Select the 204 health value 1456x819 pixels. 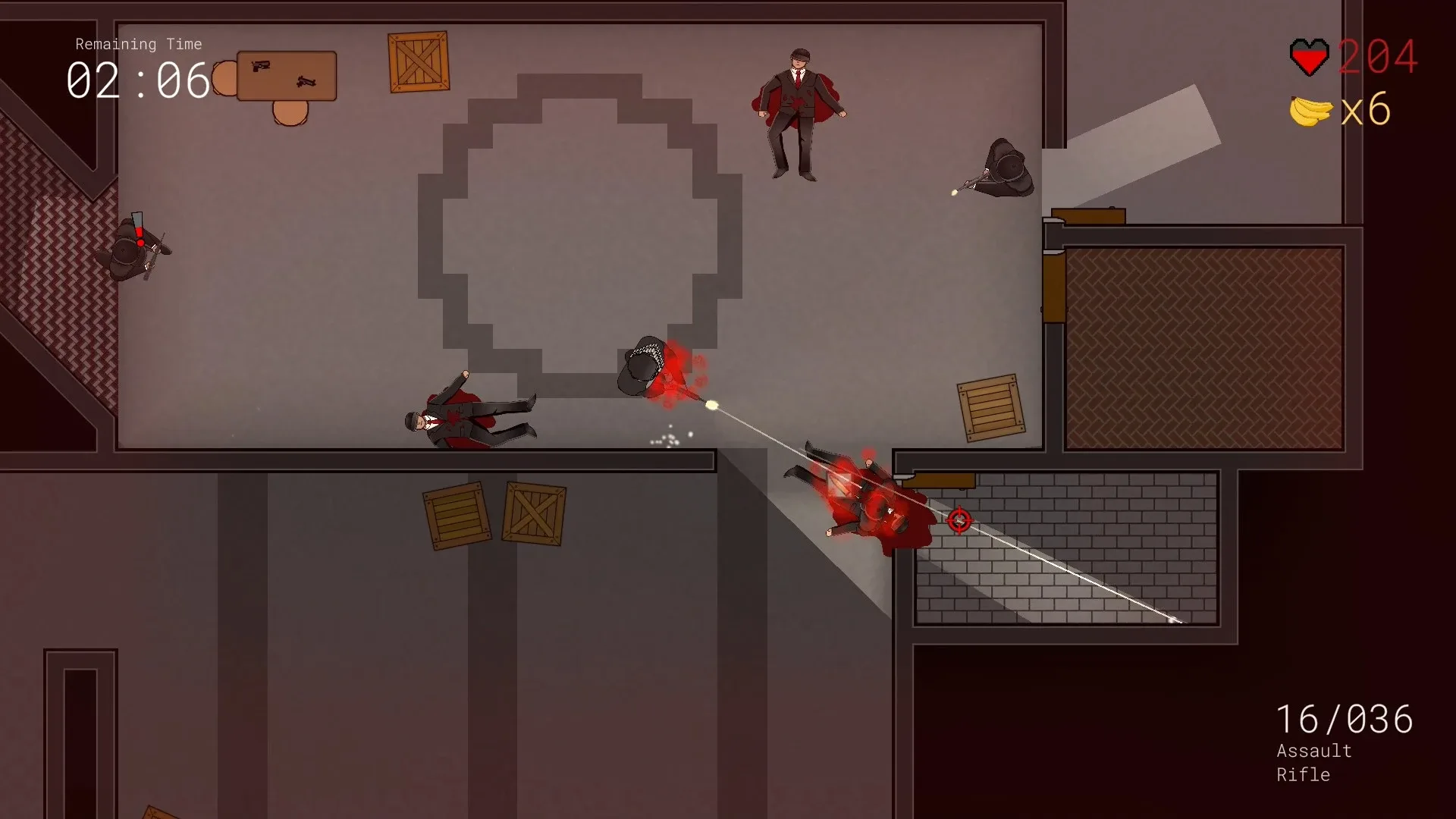[x=1376, y=57]
